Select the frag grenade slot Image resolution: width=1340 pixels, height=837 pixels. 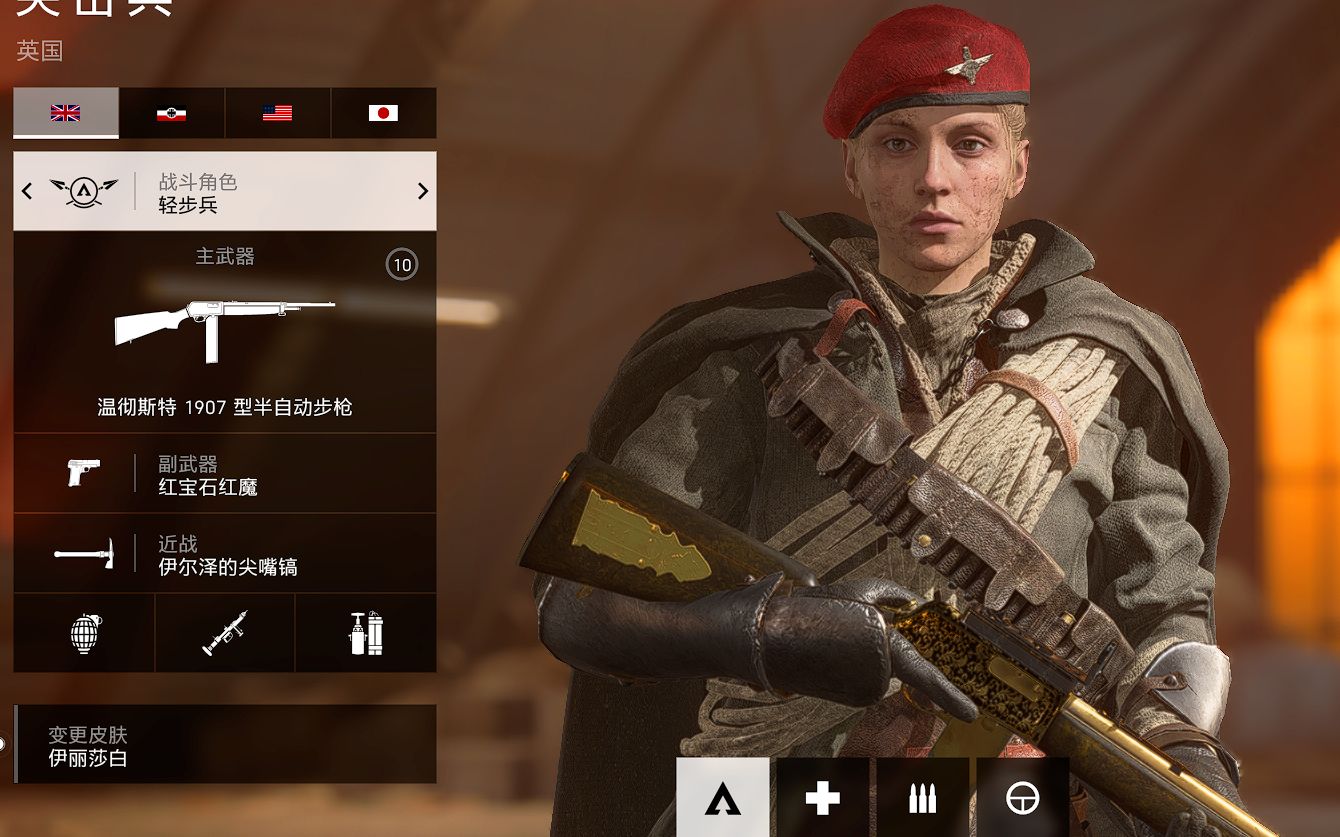tap(84, 633)
